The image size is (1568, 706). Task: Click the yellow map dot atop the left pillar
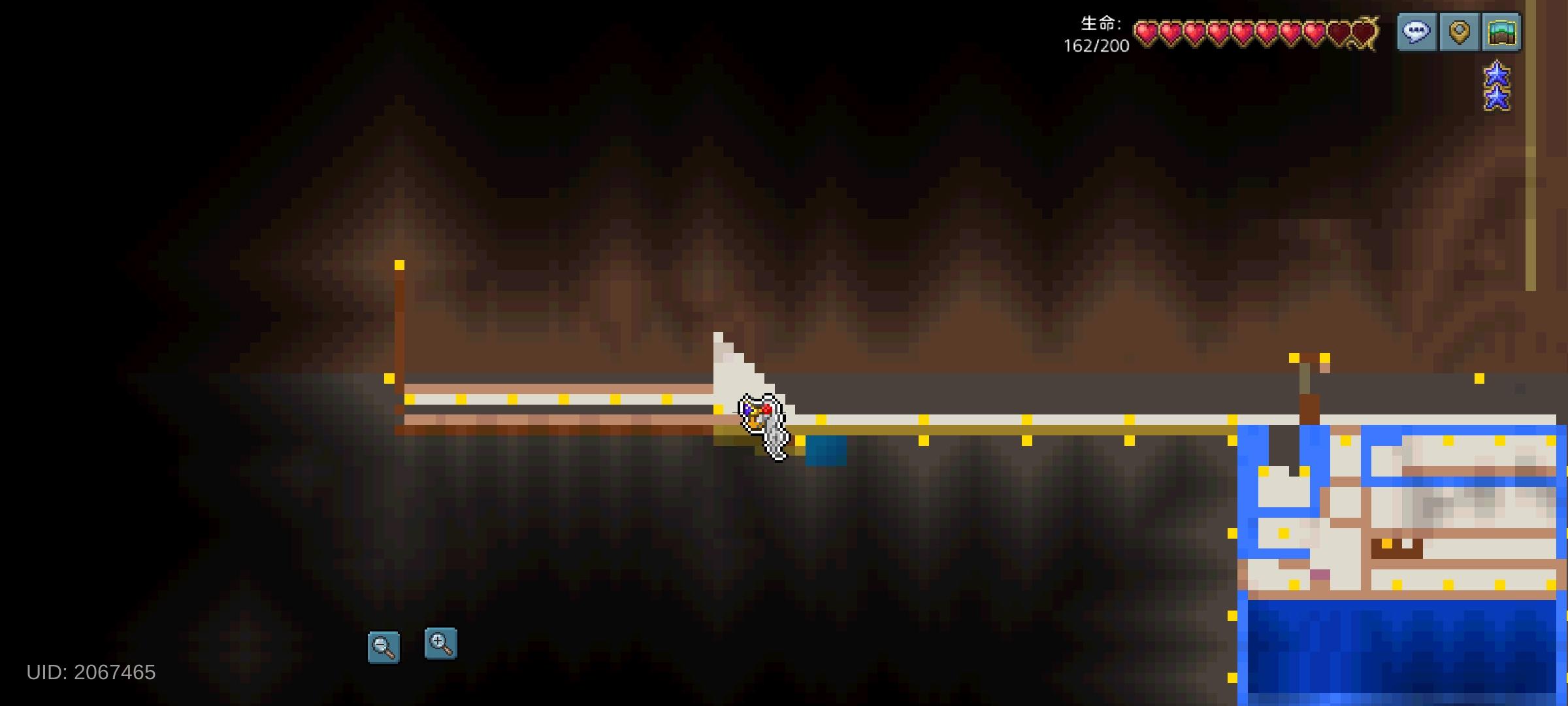click(400, 265)
